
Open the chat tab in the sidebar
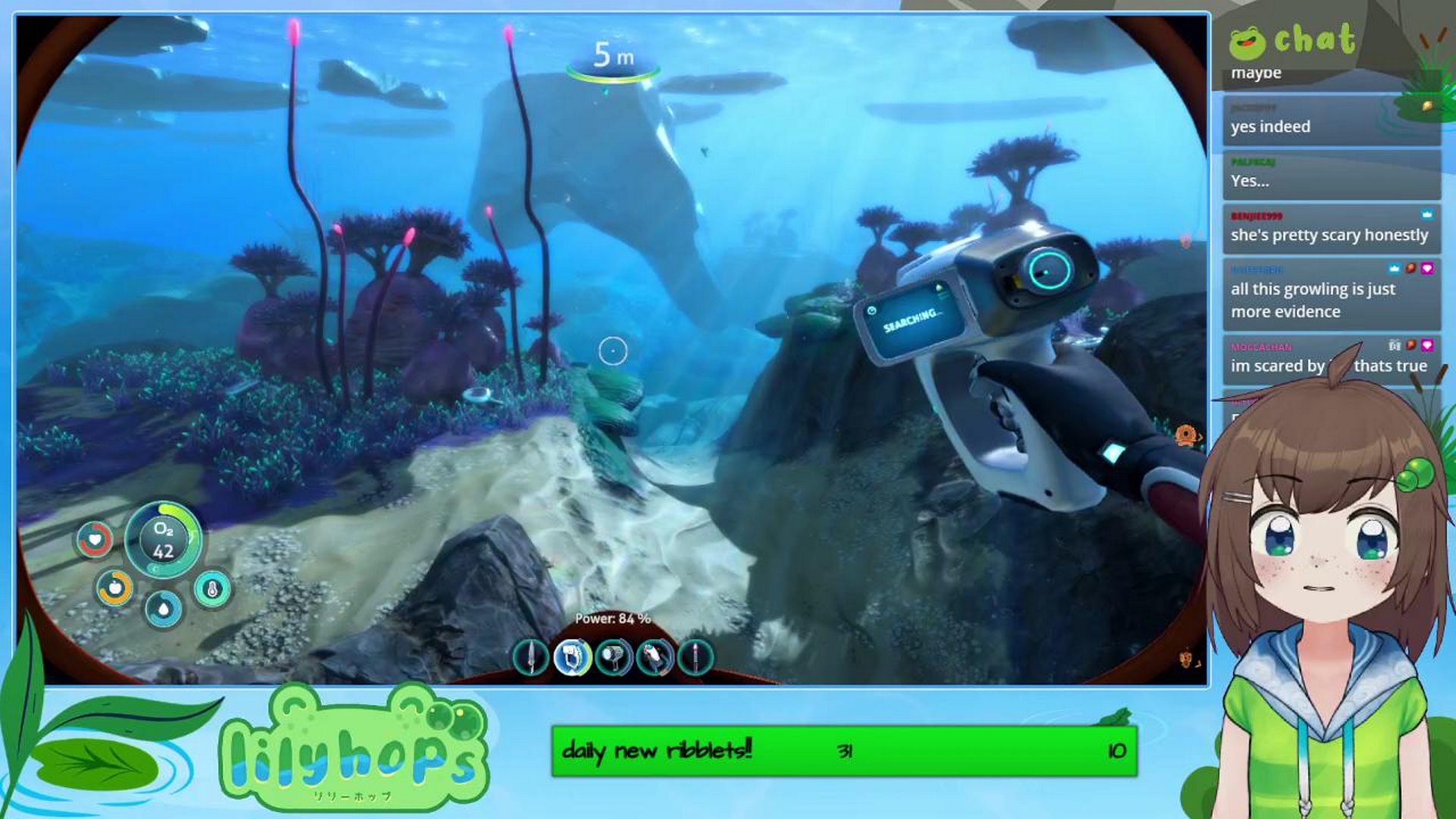(x=1317, y=42)
